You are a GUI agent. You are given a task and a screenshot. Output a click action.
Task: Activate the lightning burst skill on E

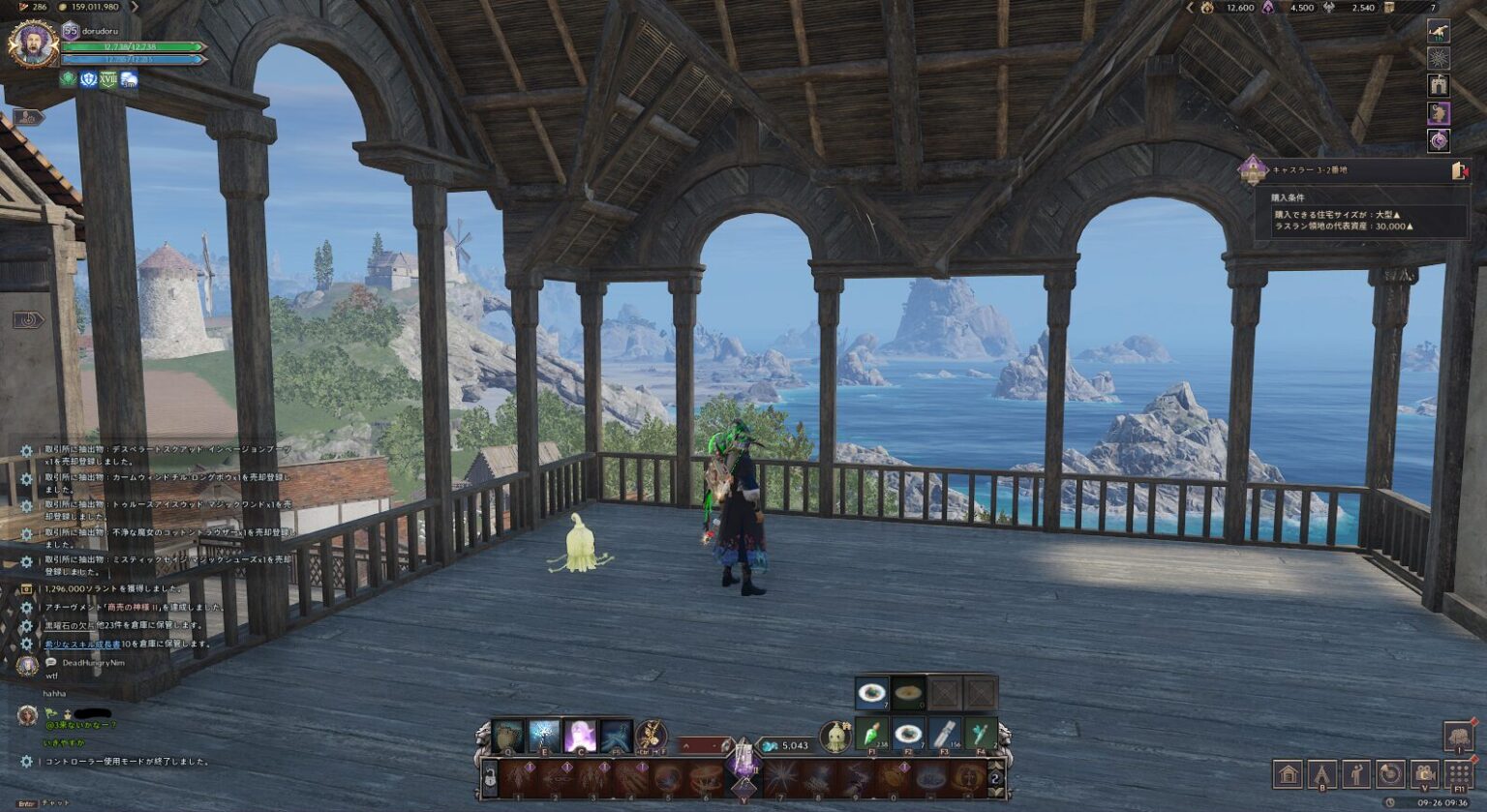point(543,737)
